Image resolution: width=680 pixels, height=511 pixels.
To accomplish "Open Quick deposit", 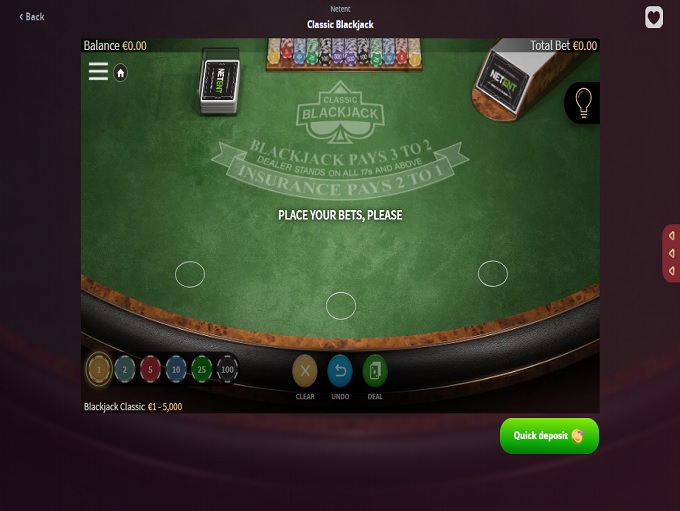I will [549, 436].
